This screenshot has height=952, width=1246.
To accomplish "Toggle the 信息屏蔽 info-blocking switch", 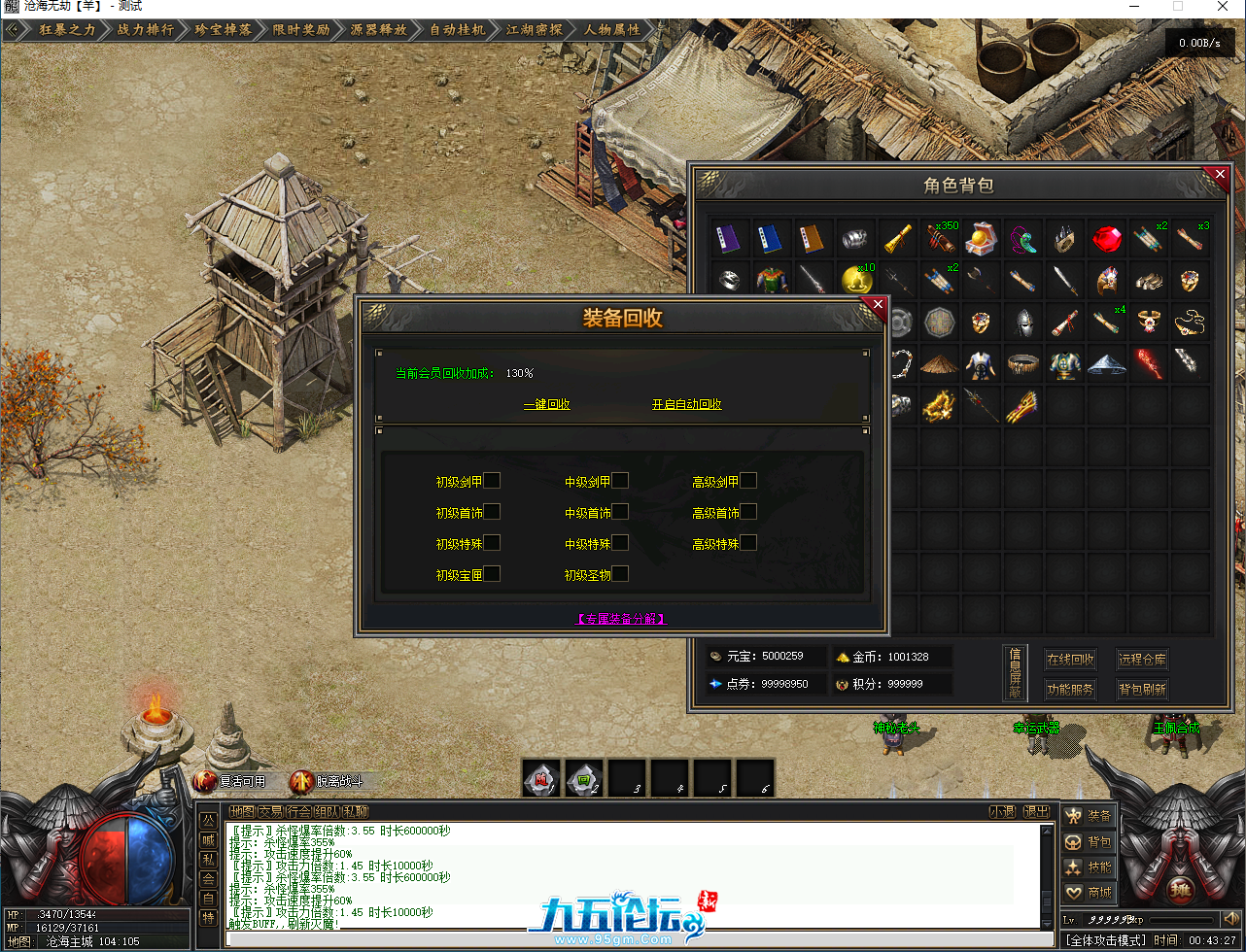I will [x=1014, y=671].
